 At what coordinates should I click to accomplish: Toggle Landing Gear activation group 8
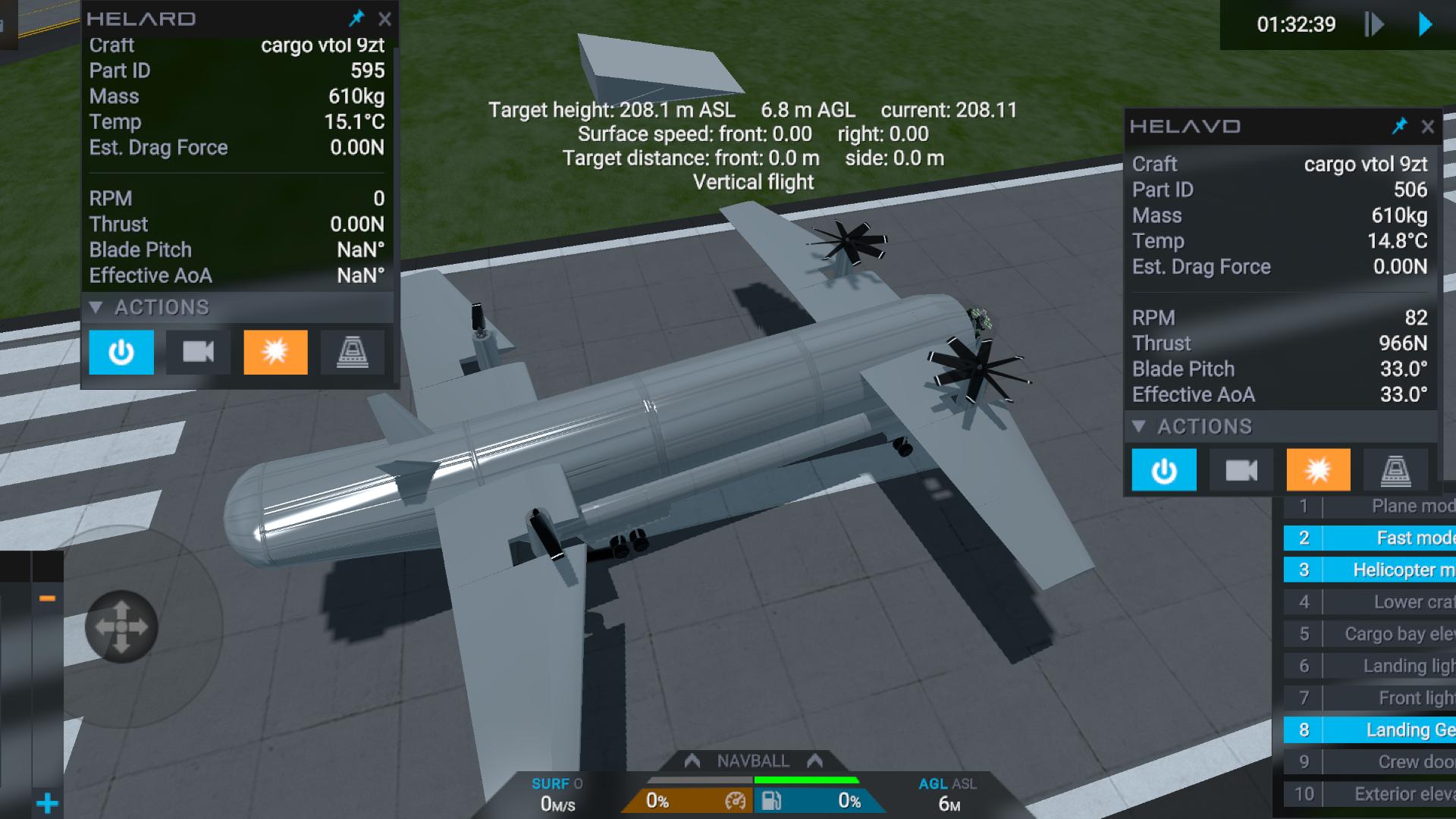pos(1369,730)
